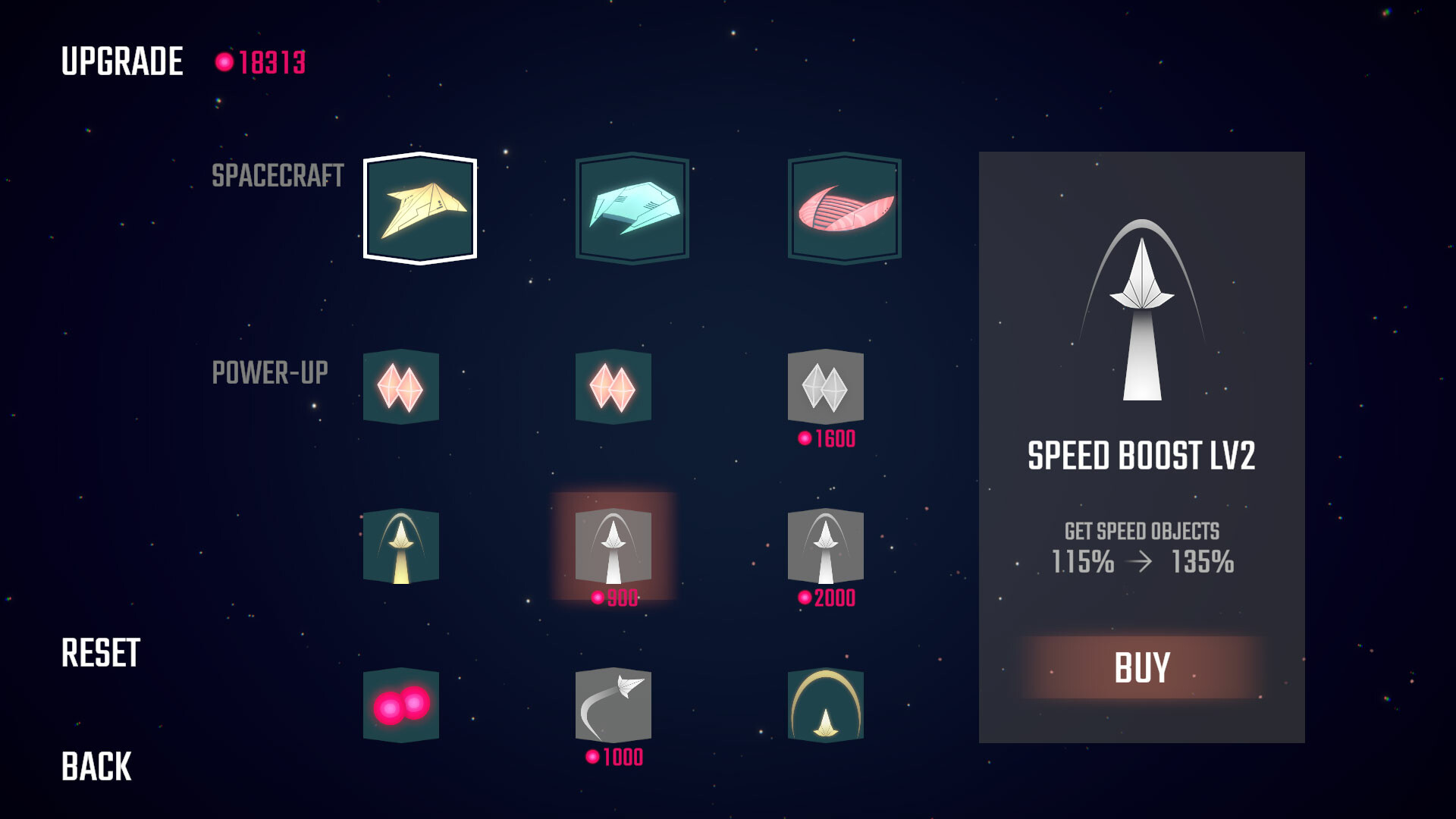Select the yellow spacecraft
Viewport: 1456px width, 819px height.
click(421, 209)
